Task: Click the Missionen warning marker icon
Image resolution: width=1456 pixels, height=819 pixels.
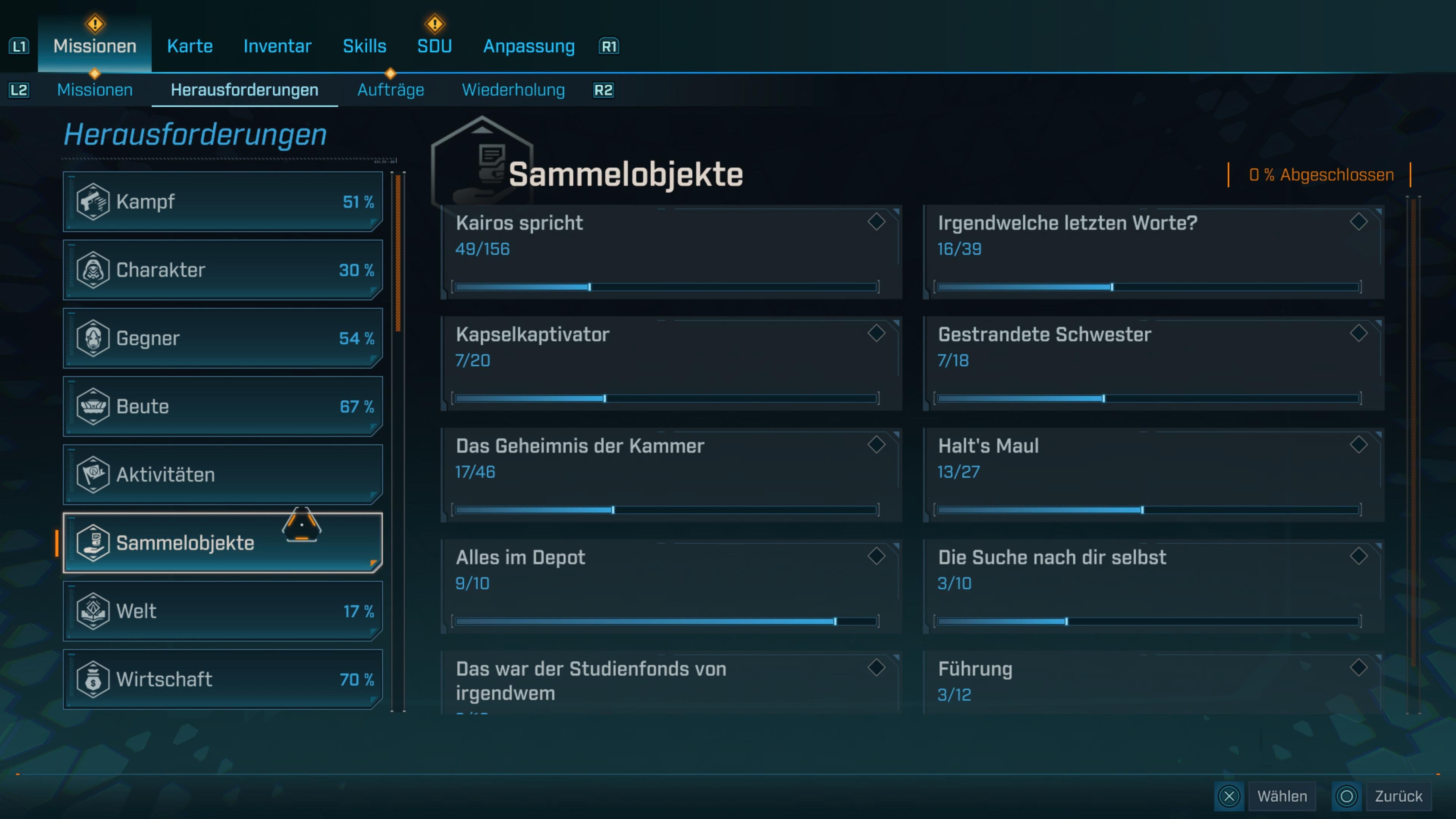Action: (94, 24)
